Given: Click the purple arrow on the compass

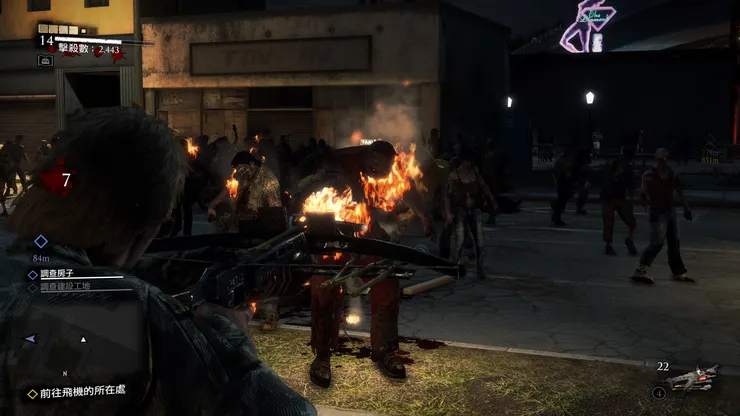Looking at the screenshot, I should 31,339.
